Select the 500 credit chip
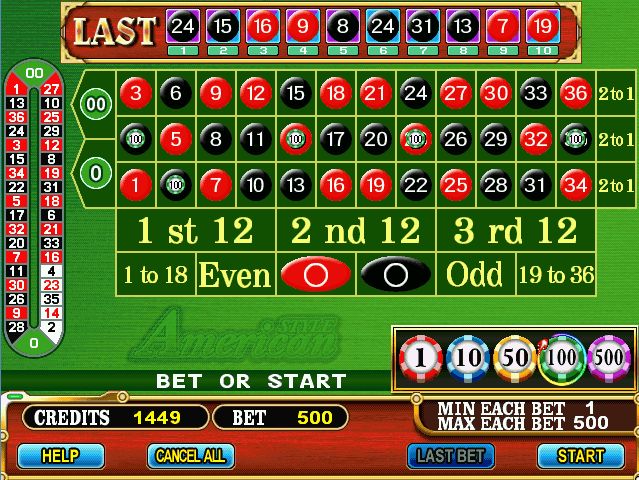Screen dimensions: 639x480 tap(607, 358)
